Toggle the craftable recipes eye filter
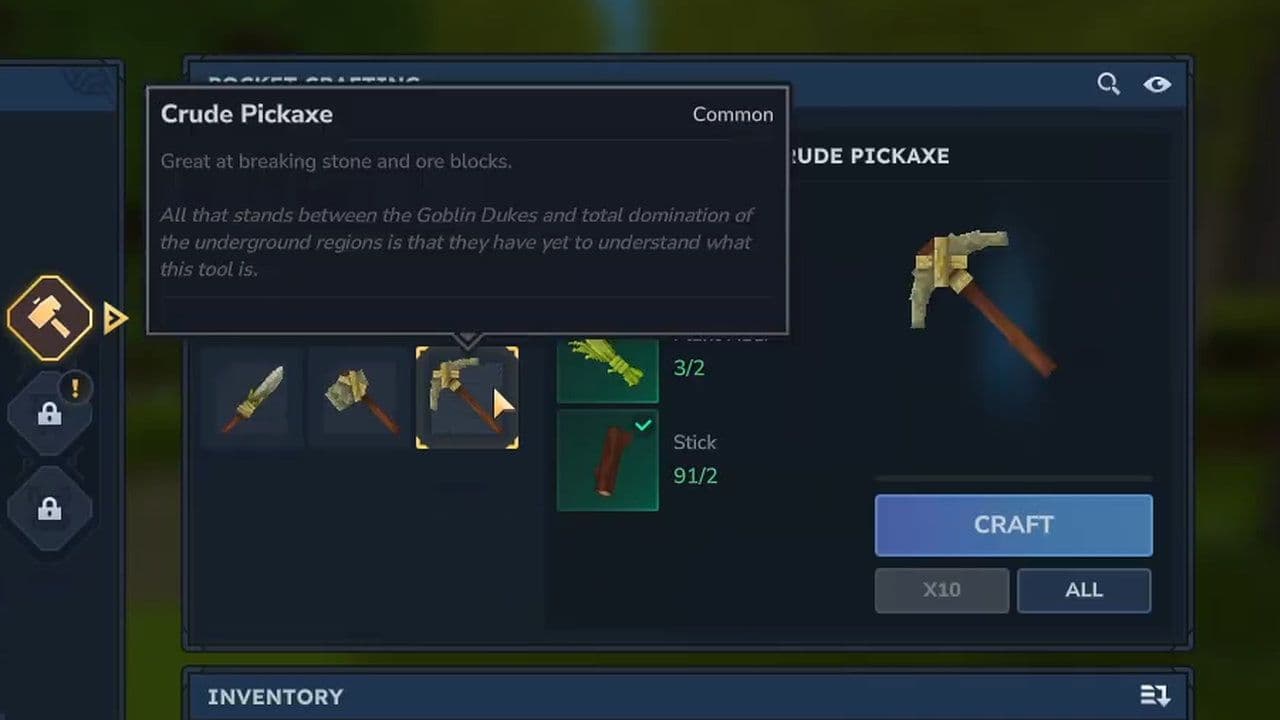The width and height of the screenshot is (1280, 720). 1157,84
